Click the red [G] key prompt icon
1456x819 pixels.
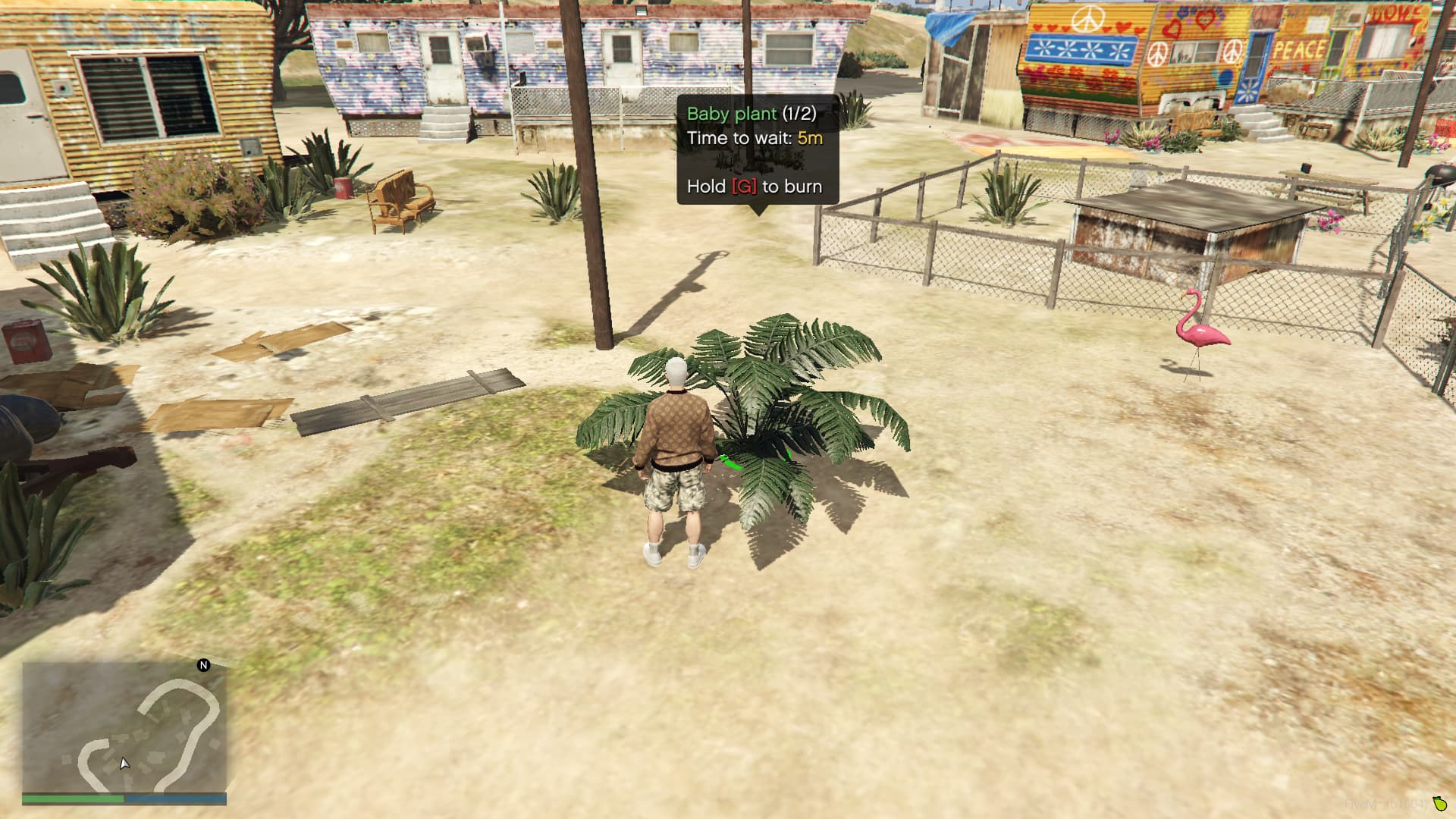[743, 186]
